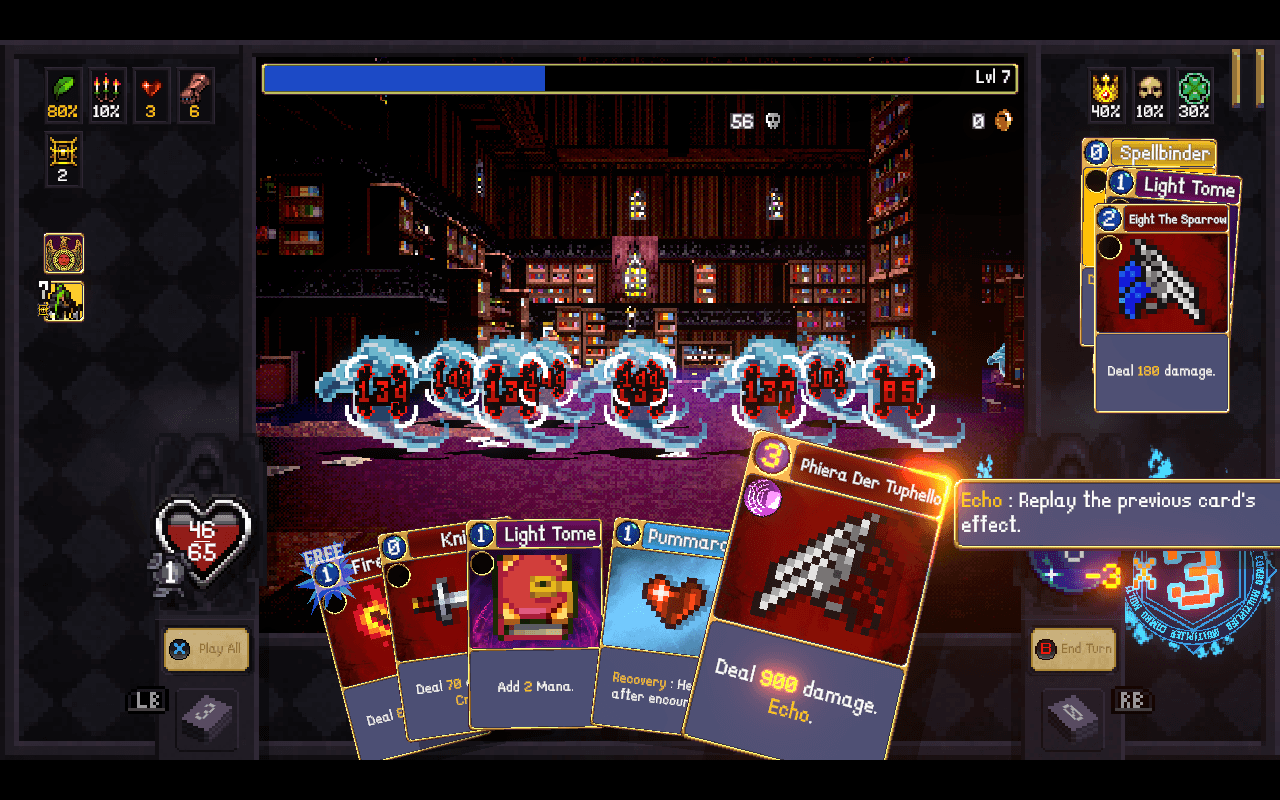Pick the Light Tome card in played stack
1280x800 pixels.
[1188, 186]
